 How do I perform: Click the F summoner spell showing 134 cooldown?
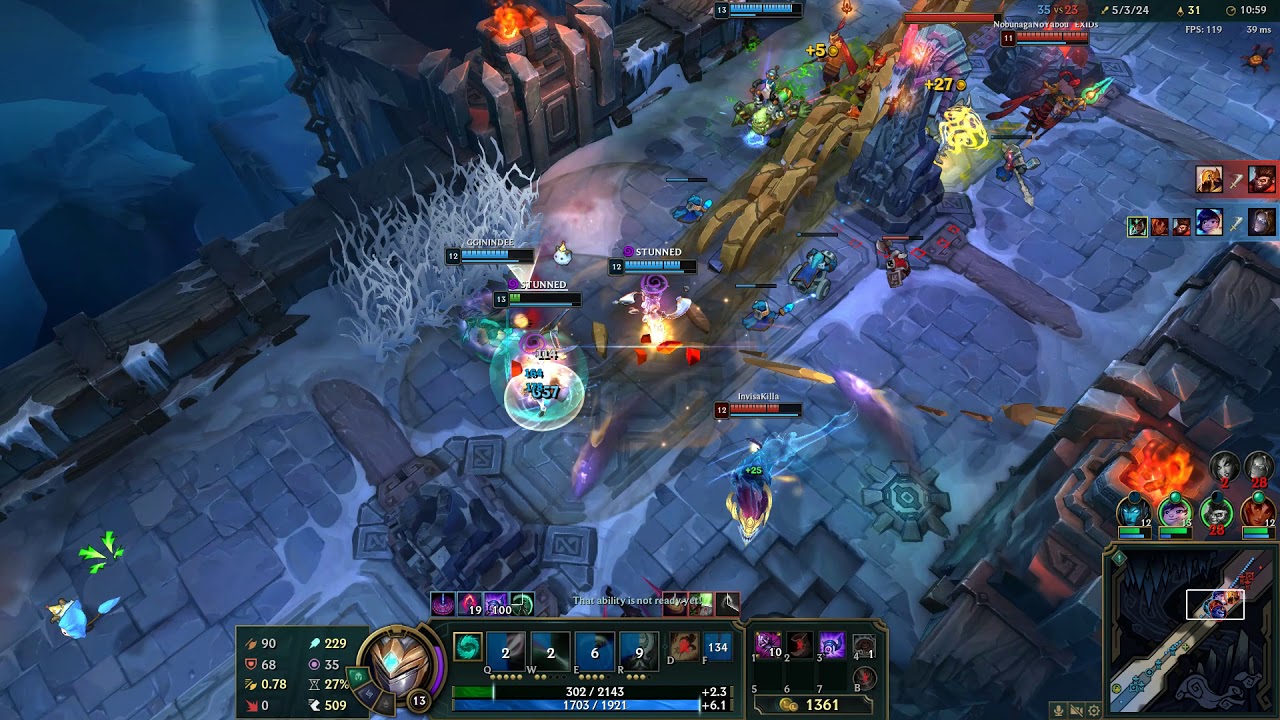(716, 647)
